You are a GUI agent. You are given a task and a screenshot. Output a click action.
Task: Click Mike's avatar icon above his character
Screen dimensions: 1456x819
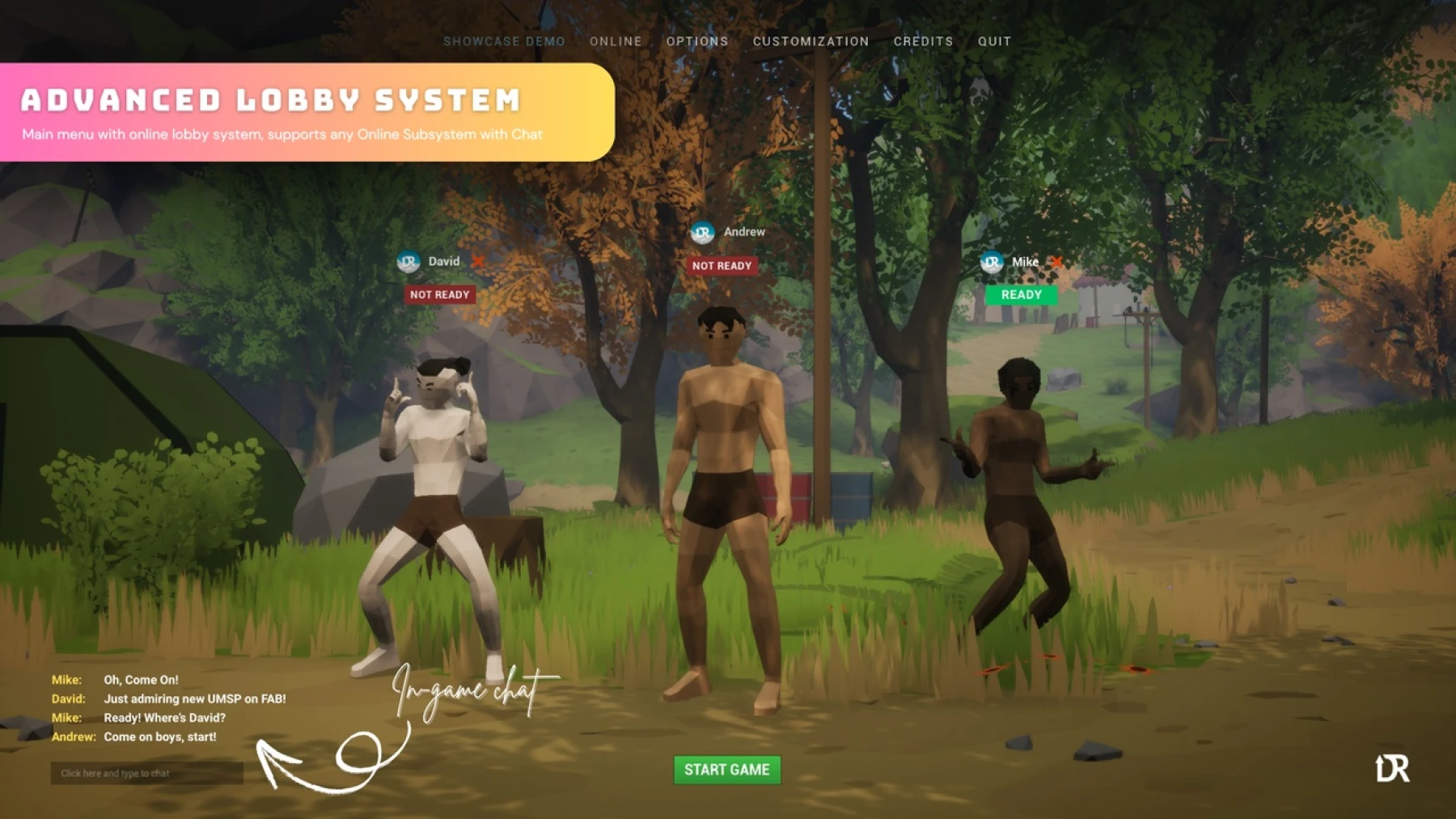coord(991,263)
